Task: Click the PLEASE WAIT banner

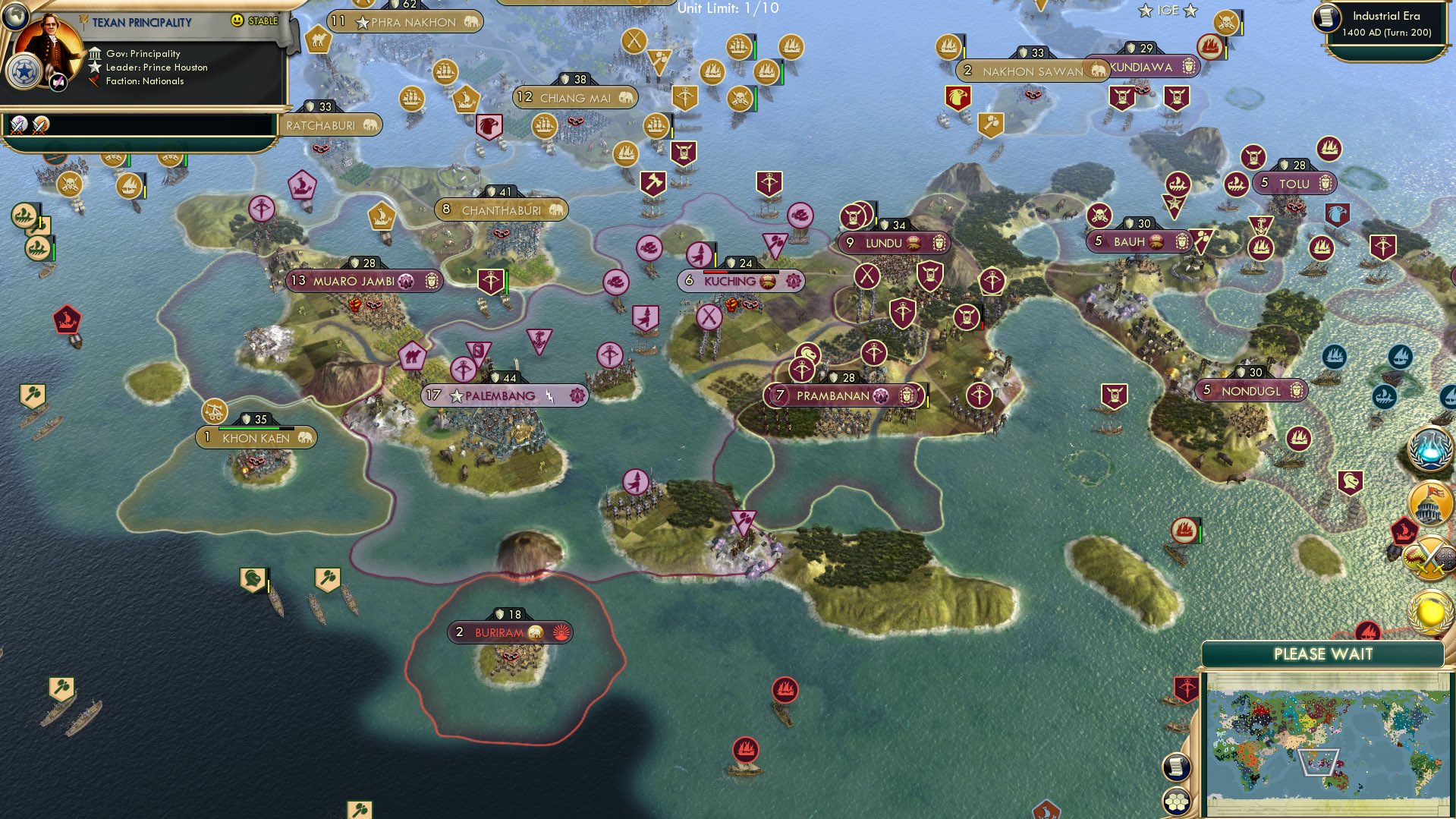Action: click(x=1323, y=654)
